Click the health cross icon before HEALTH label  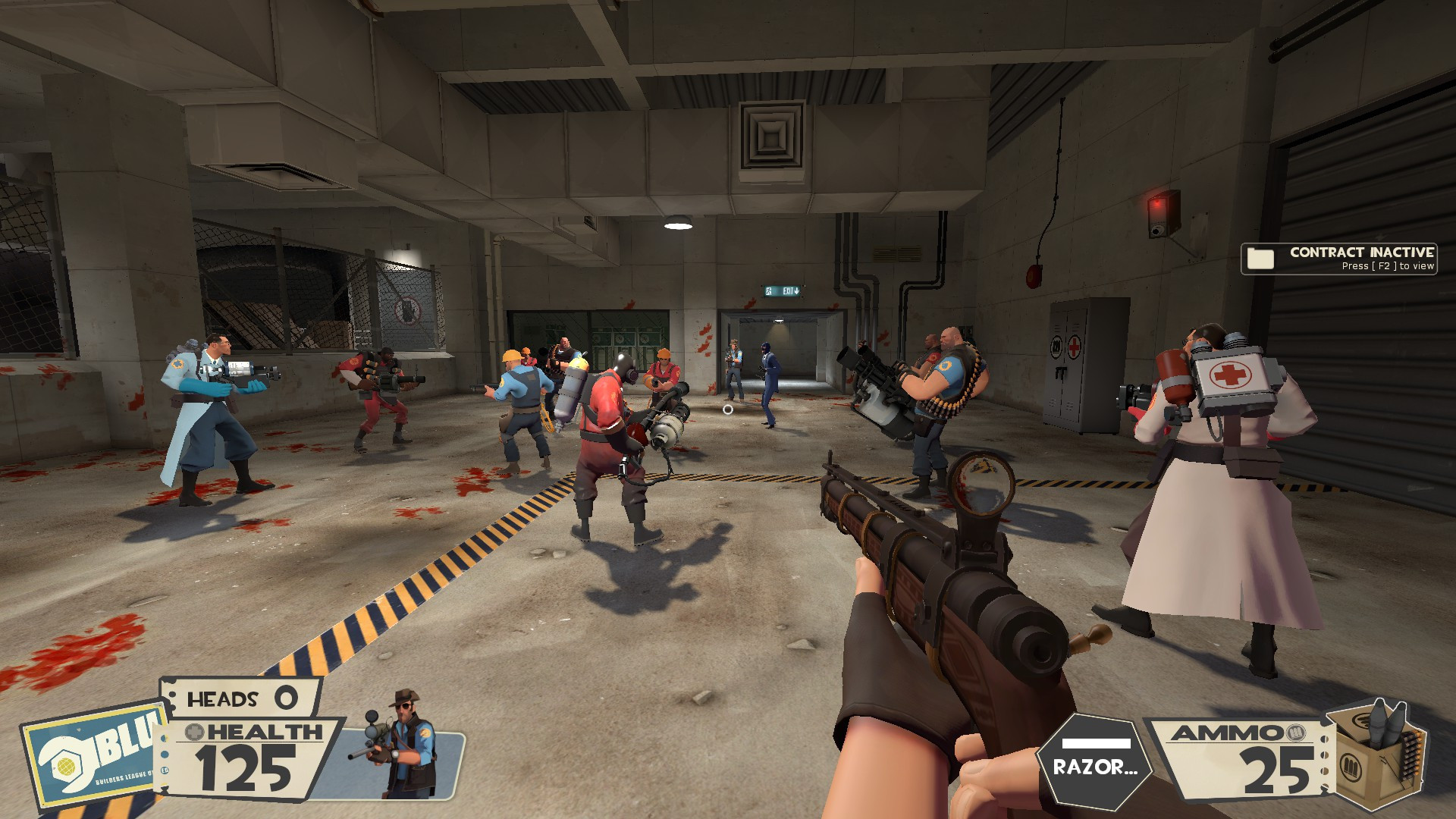tap(194, 733)
